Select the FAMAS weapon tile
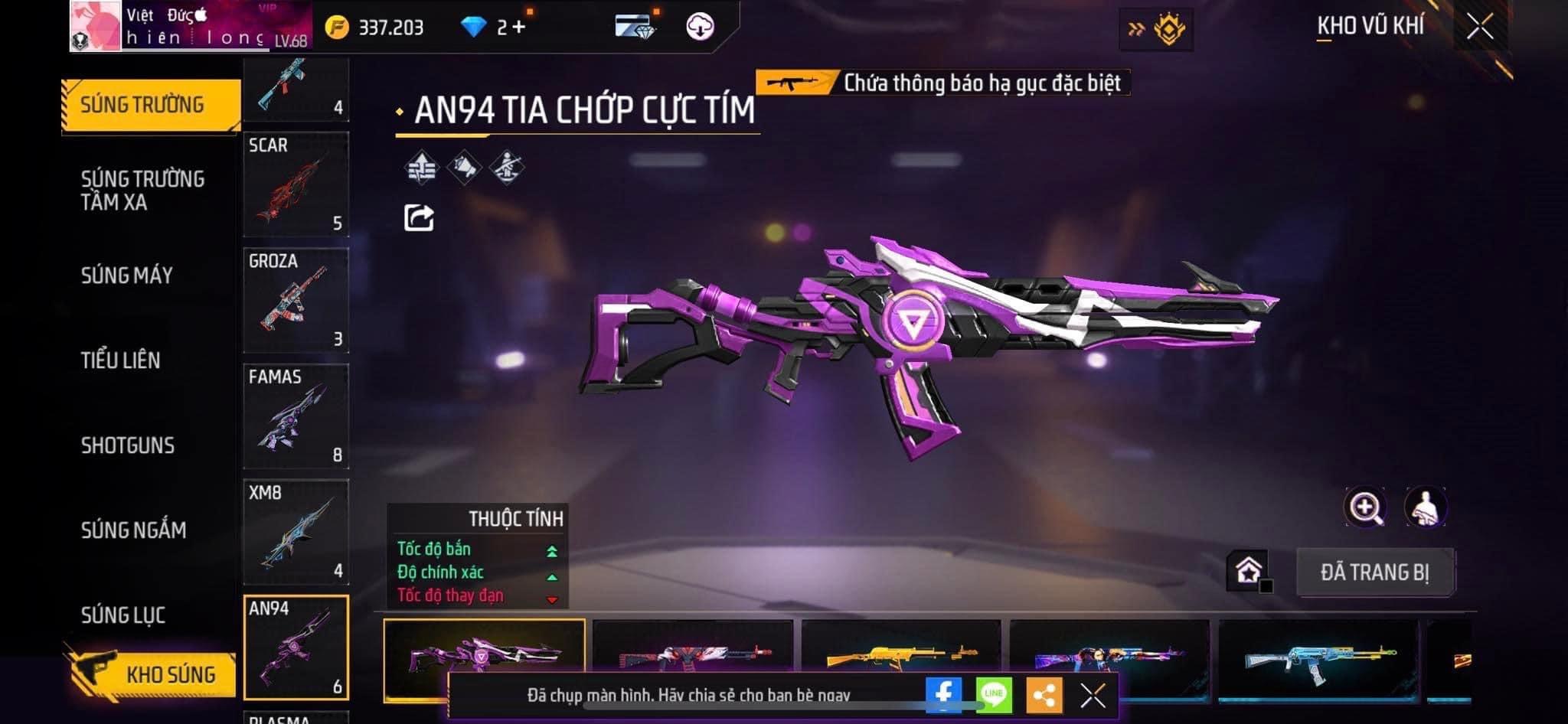The width and height of the screenshot is (1568, 724). point(296,416)
